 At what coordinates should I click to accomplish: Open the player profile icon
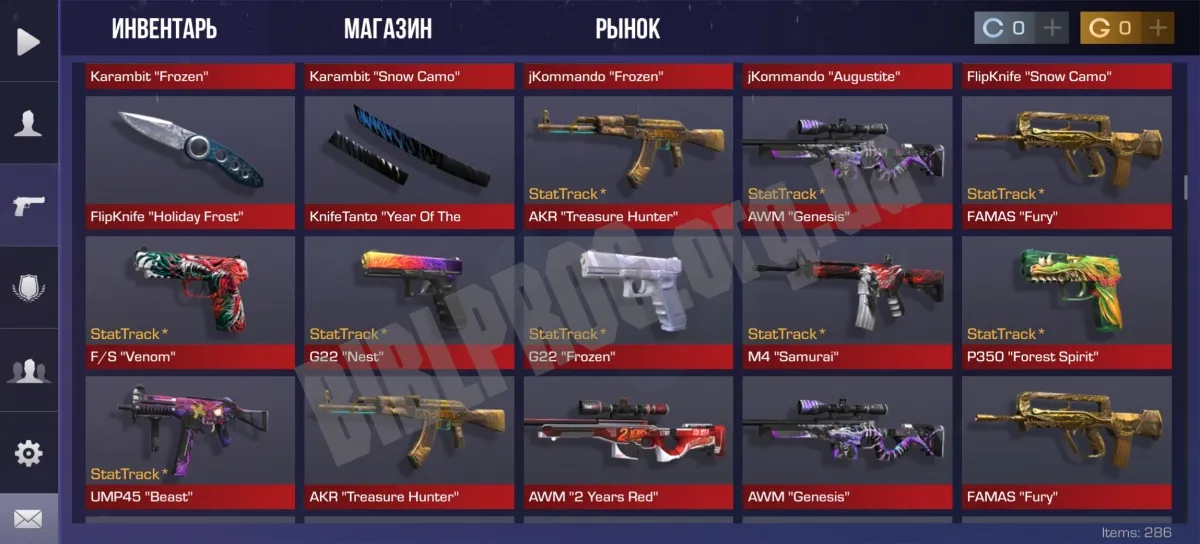pyautogui.click(x=29, y=123)
